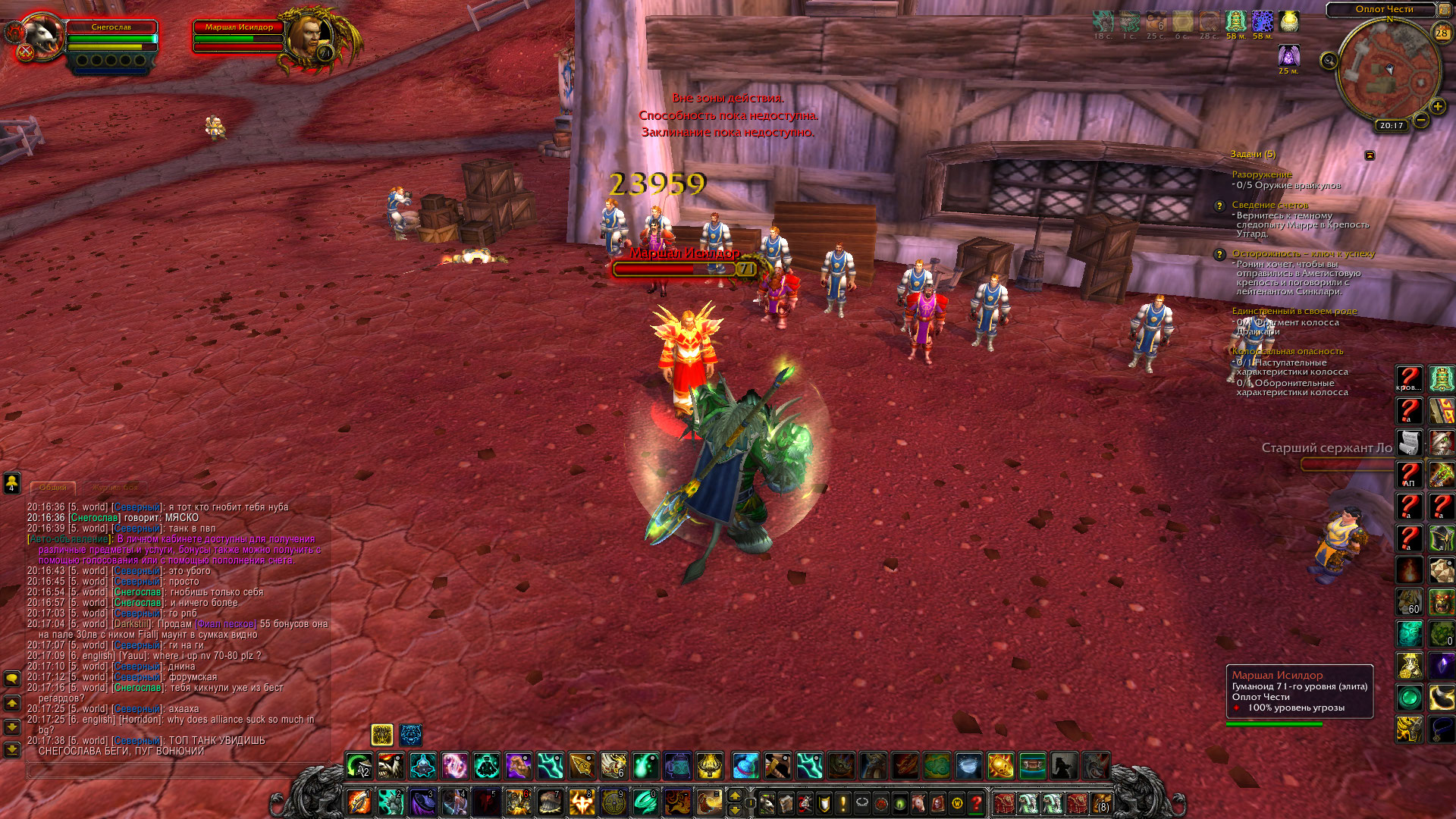Viewport: 1456px width, 819px height.
Task: Zoom in the minimap with the plus button
Action: [x=1437, y=107]
